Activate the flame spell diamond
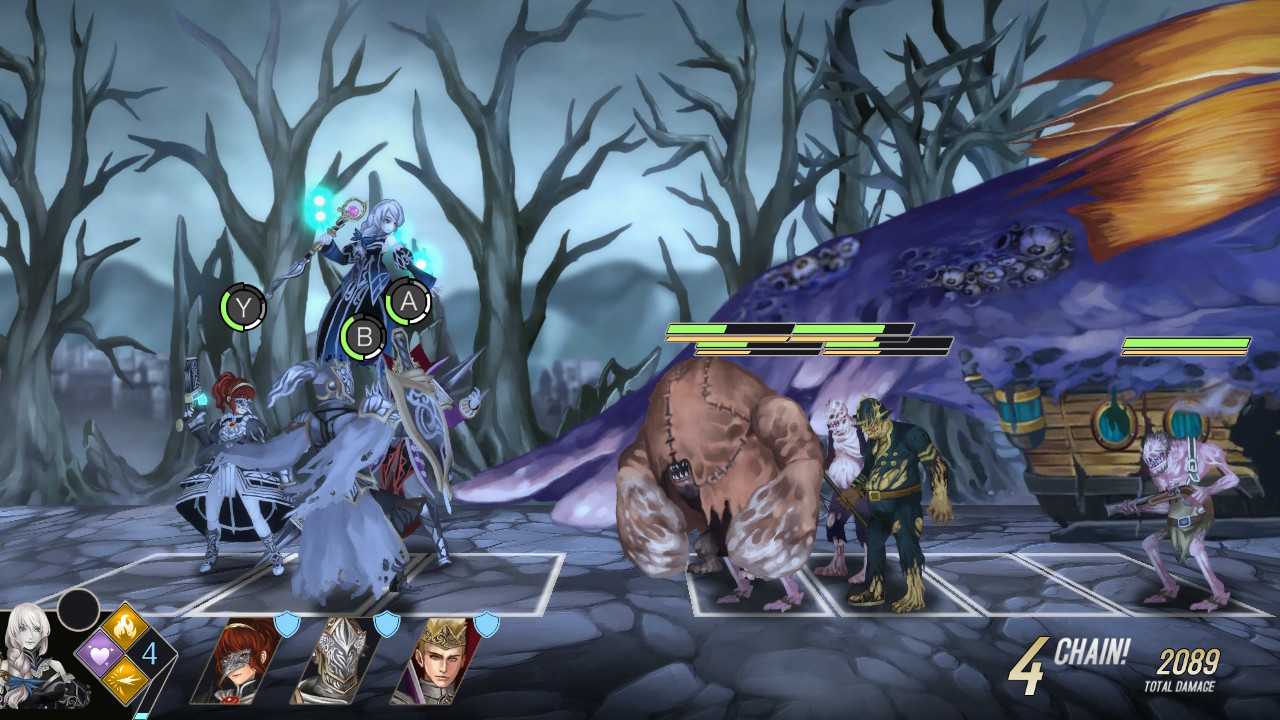The width and height of the screenshot is (1280, 720). 124,629
